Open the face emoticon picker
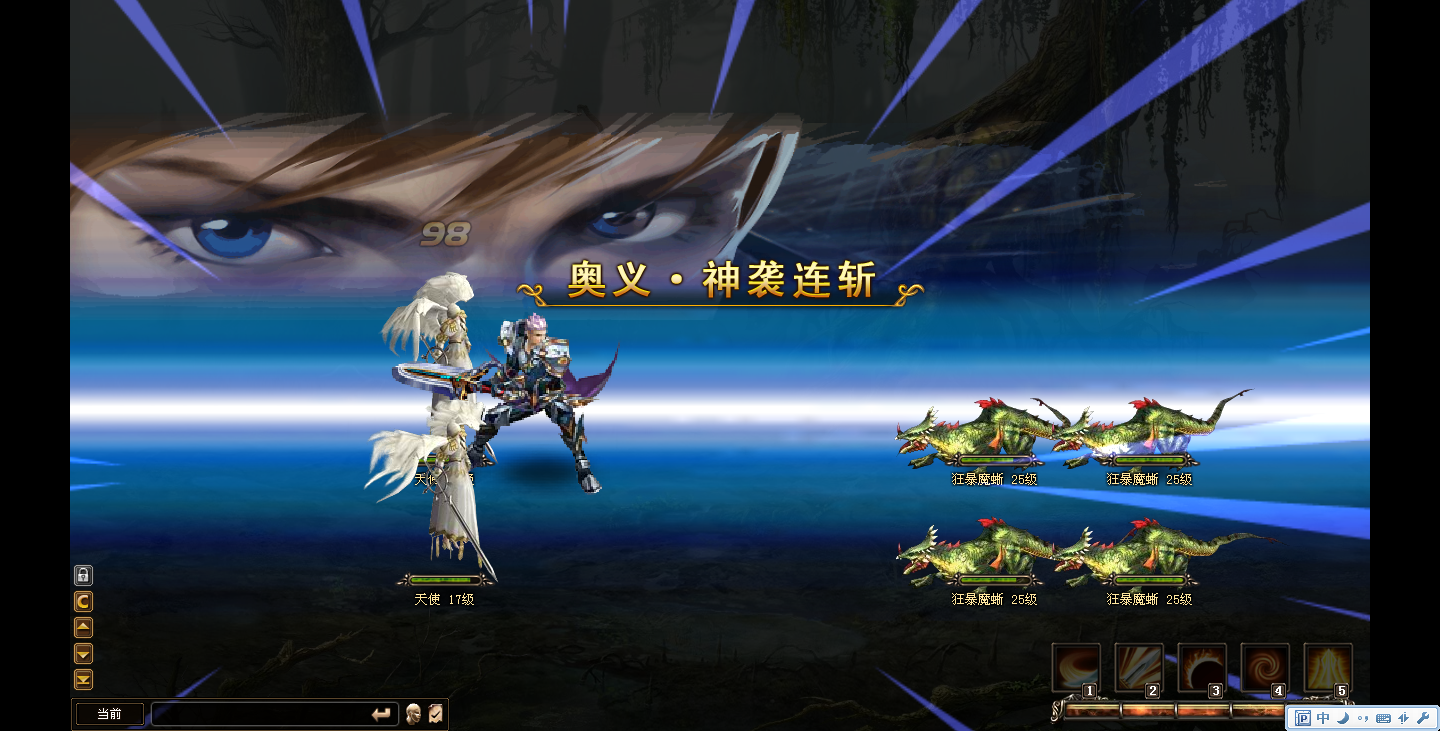Image resolution: width=1440 pixels, height=731 pixels. pos(413,714)
